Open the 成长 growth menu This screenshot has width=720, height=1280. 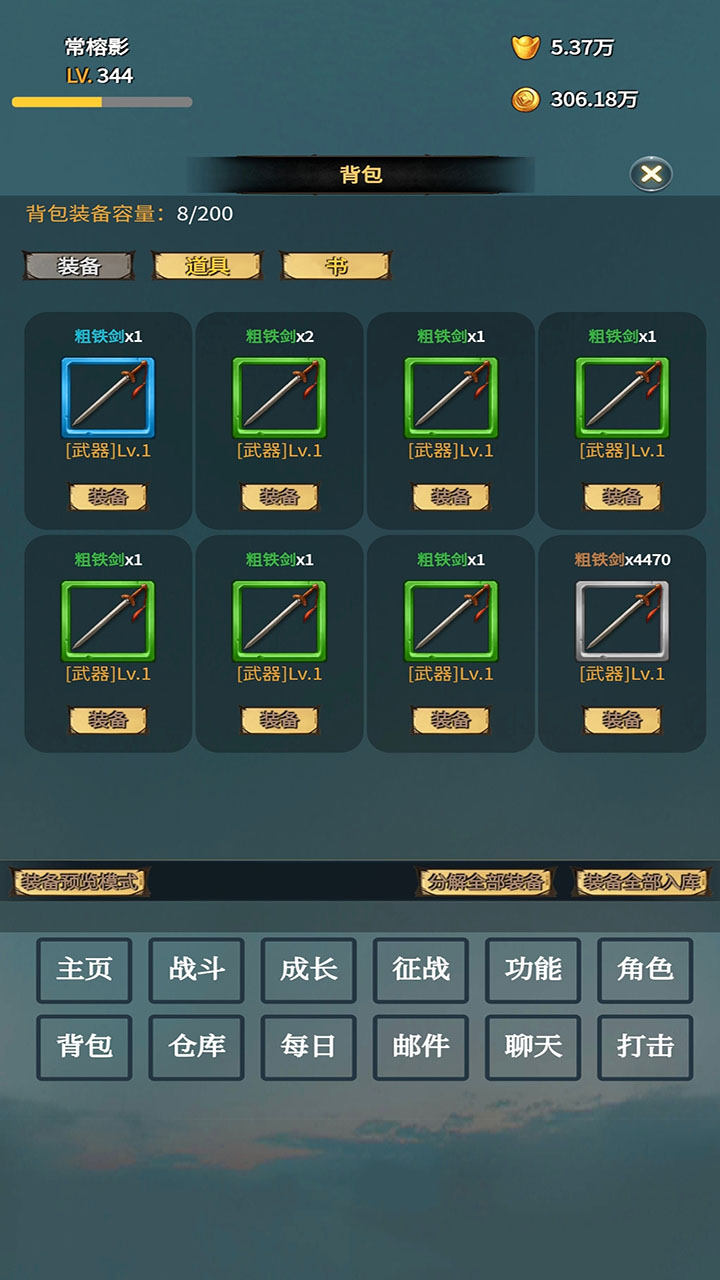309,970
